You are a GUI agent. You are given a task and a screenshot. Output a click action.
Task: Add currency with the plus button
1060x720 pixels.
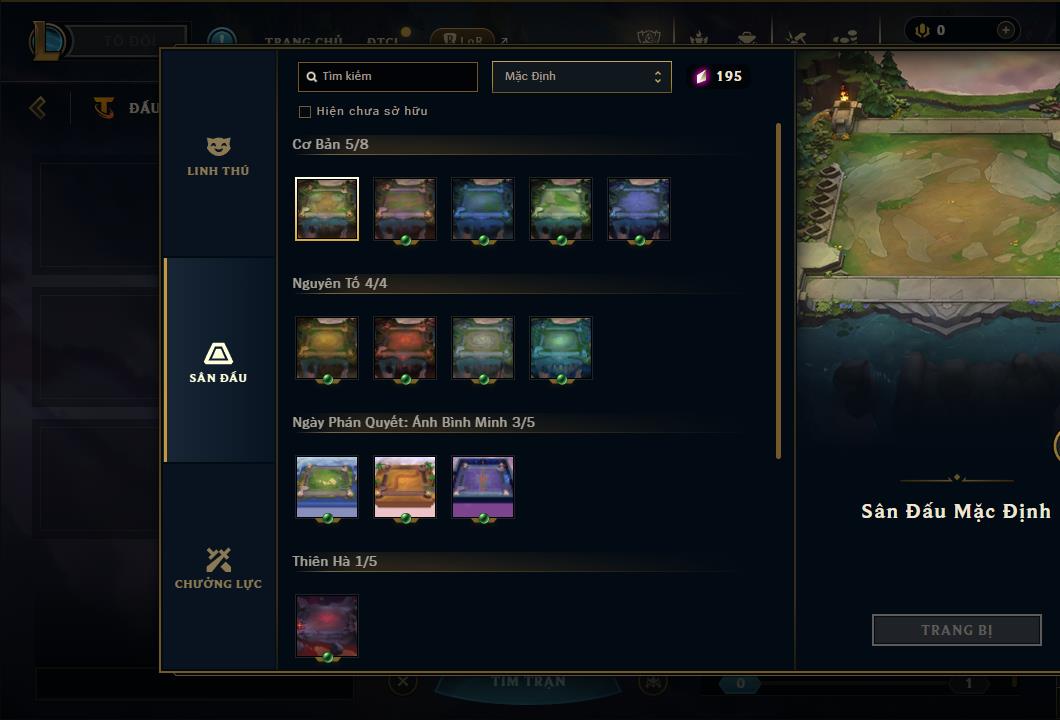(1005, 31)
